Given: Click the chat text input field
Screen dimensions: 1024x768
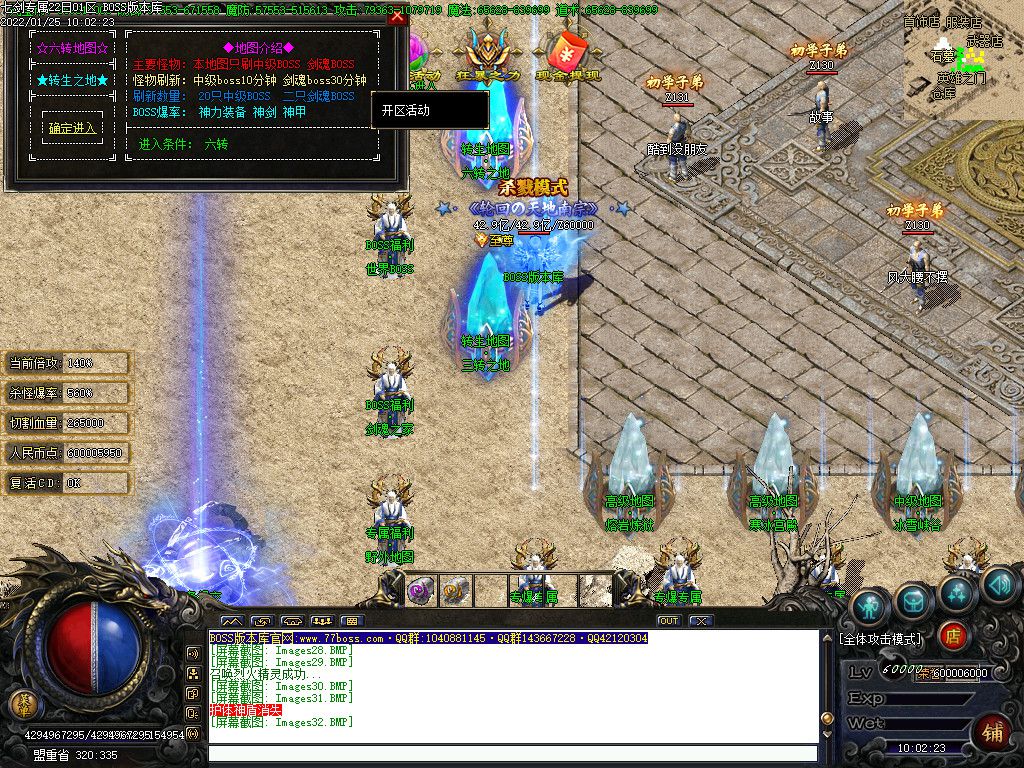Looking at the screenshot, I should tap(512, 754).
